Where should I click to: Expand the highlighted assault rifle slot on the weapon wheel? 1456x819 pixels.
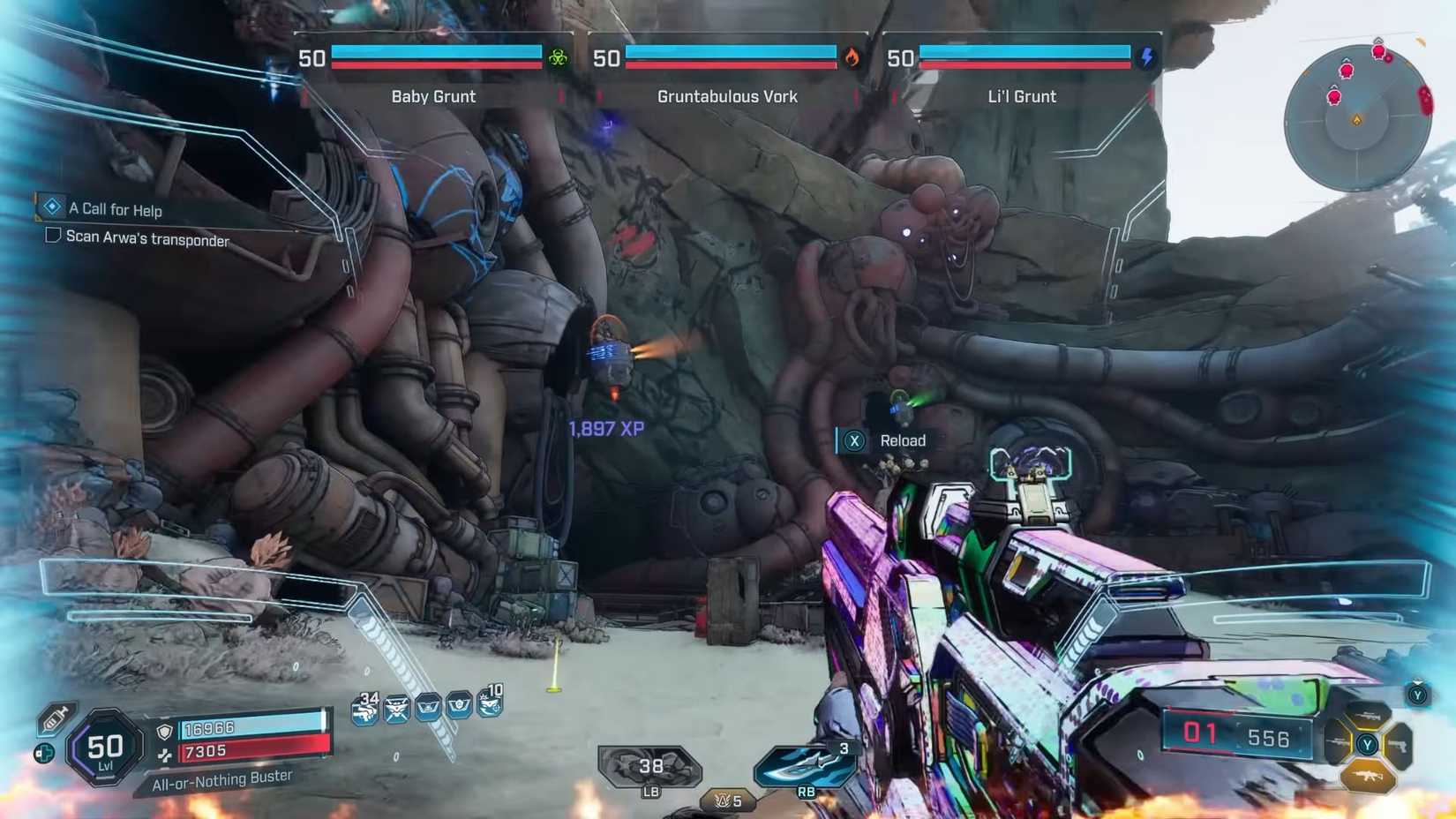pyautogui.click(x=1368, y=776)
